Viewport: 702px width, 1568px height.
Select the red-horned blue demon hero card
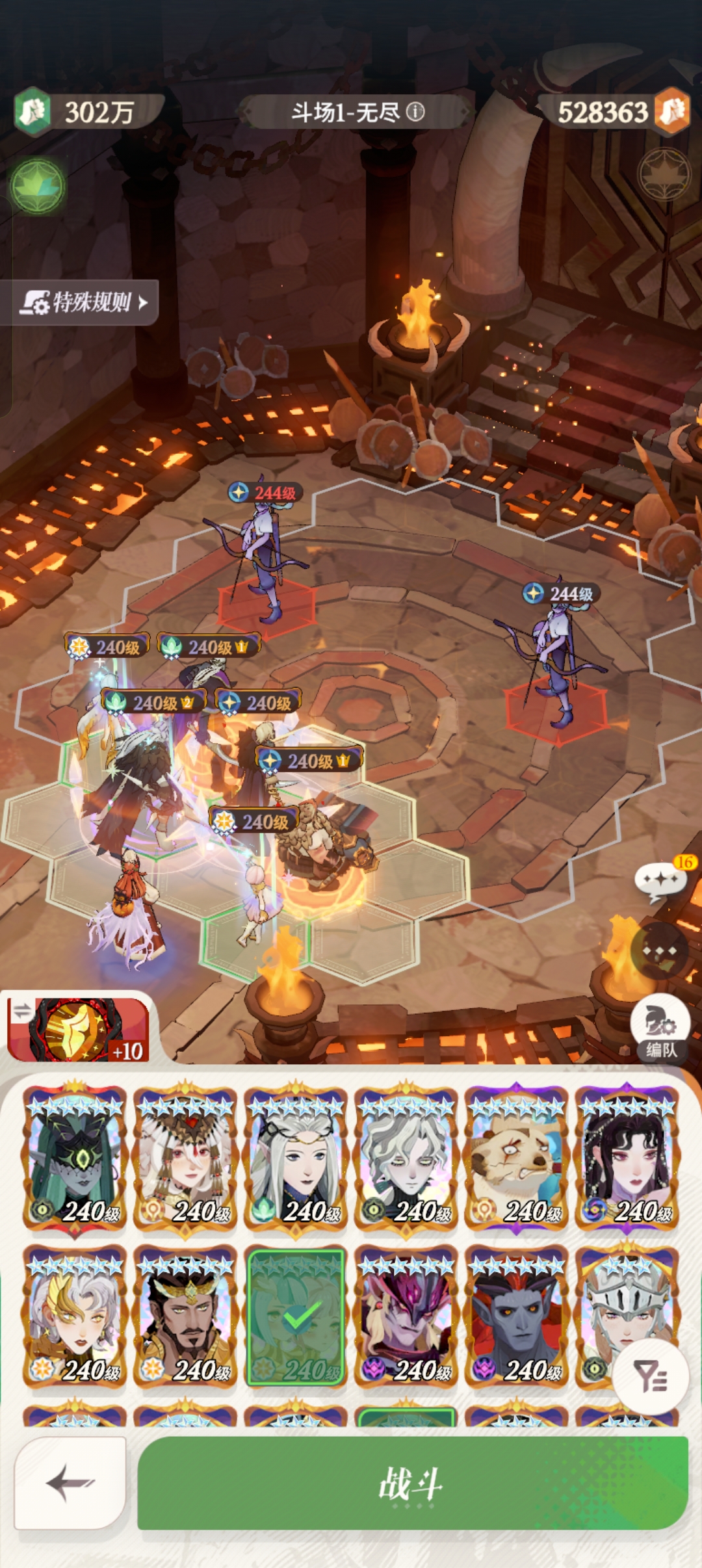coord(517,1316)
